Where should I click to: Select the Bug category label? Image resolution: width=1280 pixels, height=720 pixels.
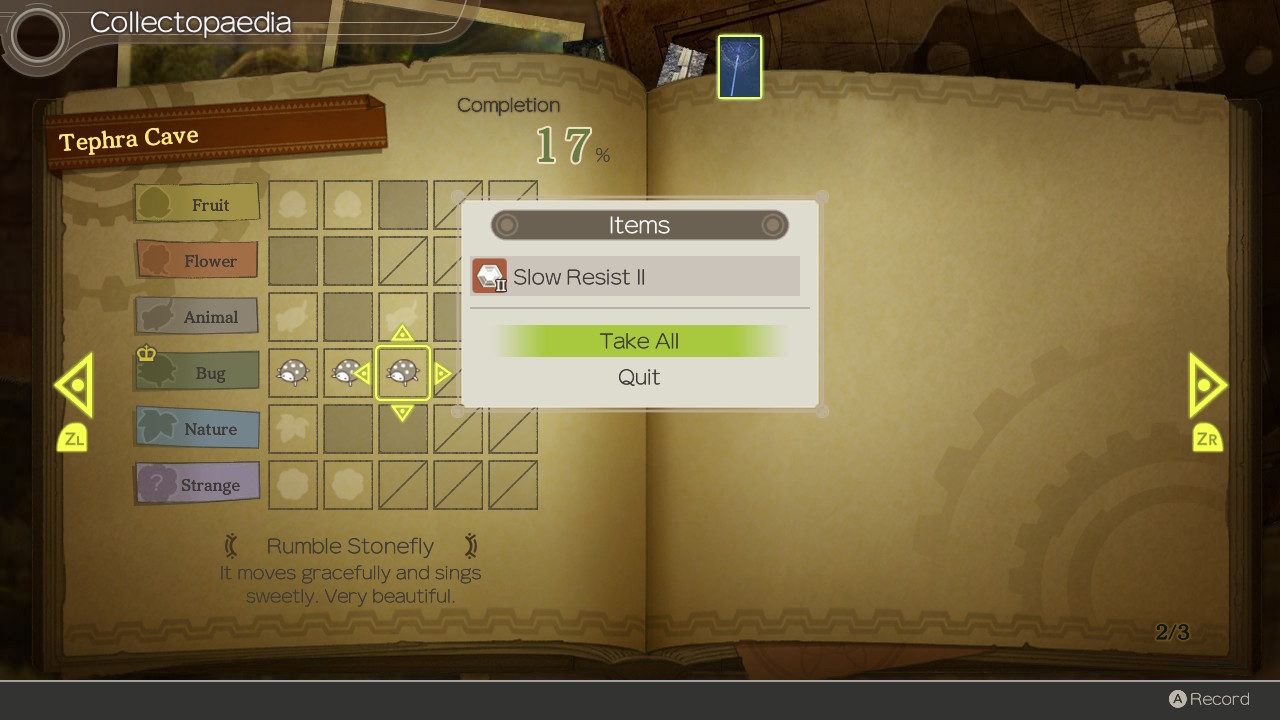(198, 373)
